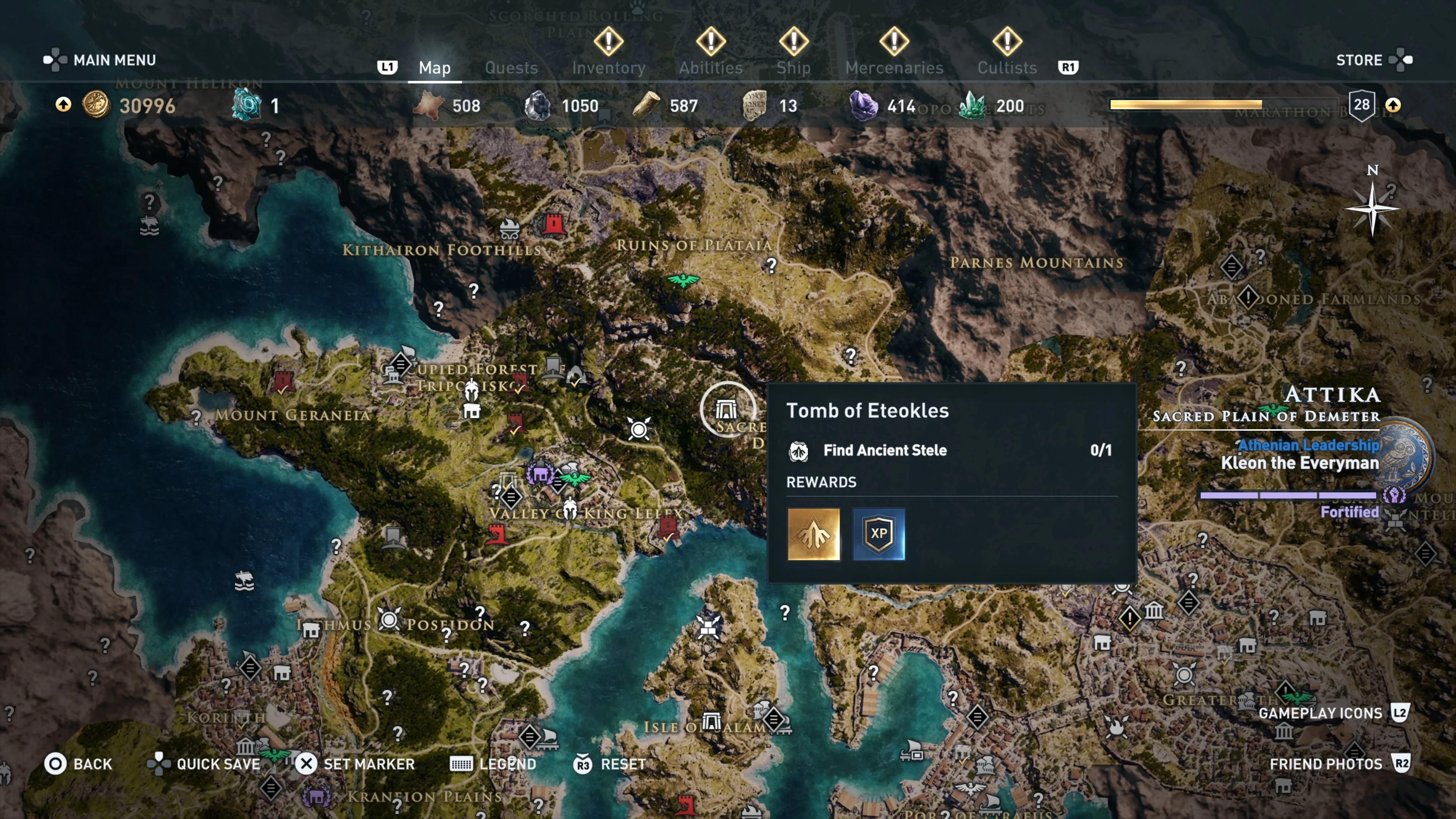Open the Inventory tab
This screenshot has height=819, width=1456.
(x=608, y=68)
